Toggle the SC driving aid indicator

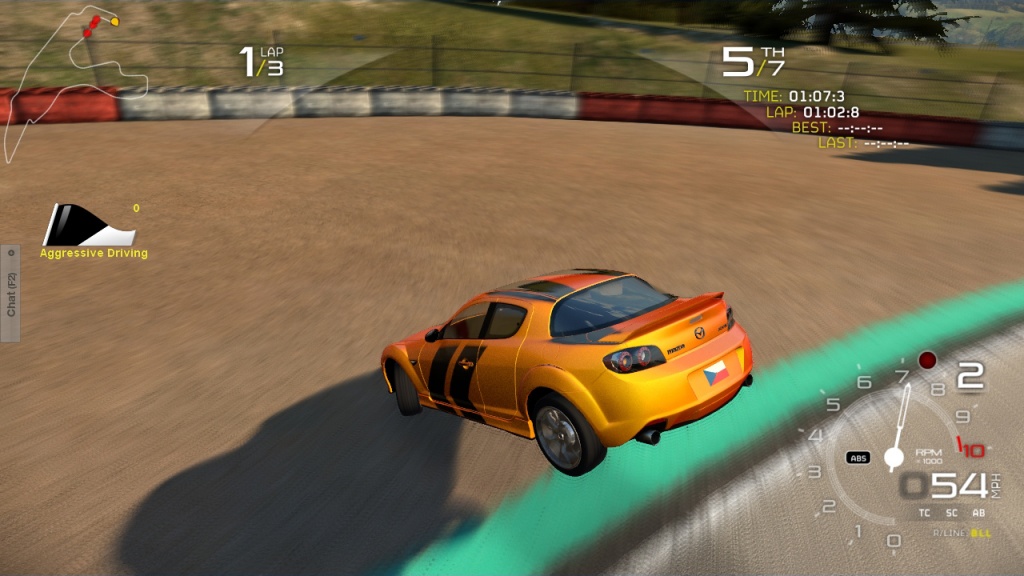click(x=952, y=513)
